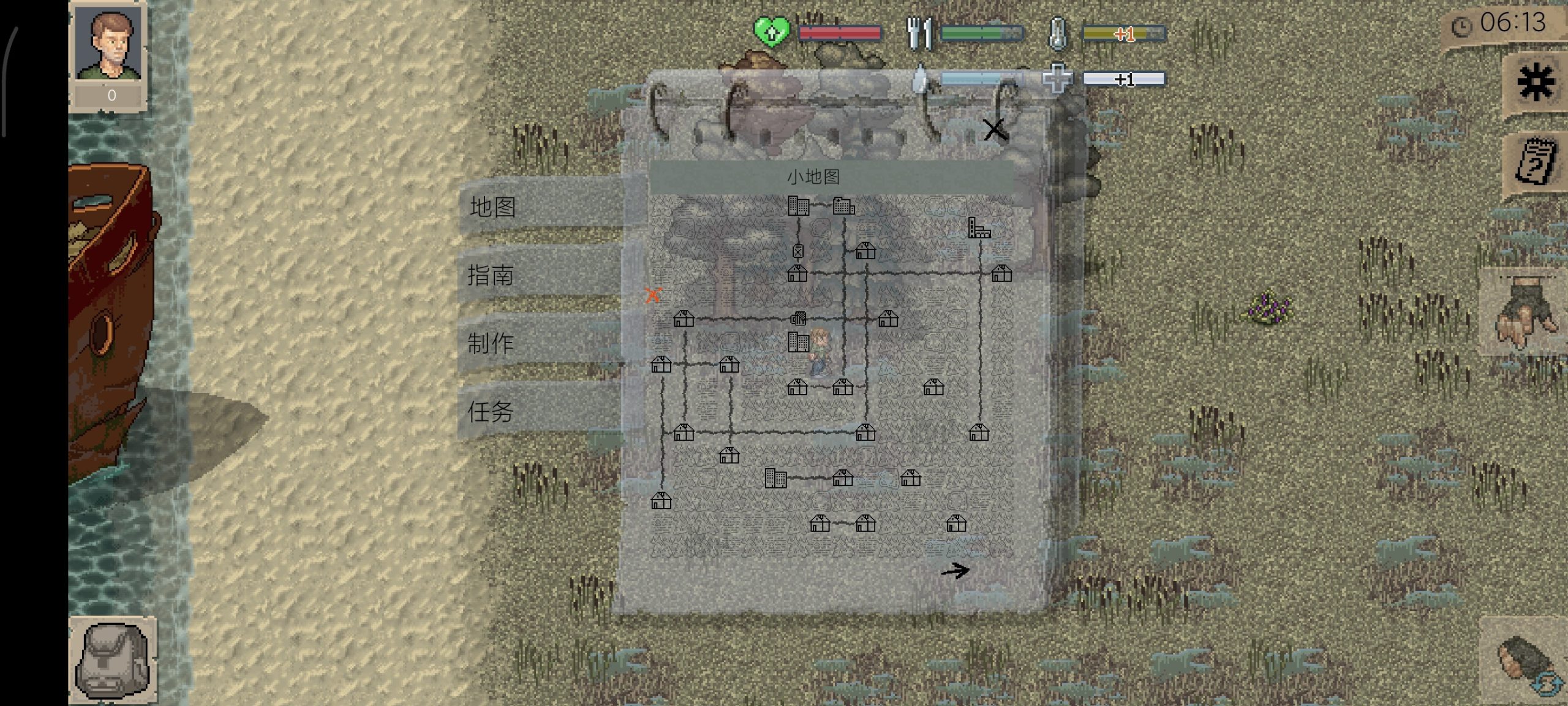Select the orange X marker on the map
The width and height of the screenshot is (1568, 706).
click(653, 295)
